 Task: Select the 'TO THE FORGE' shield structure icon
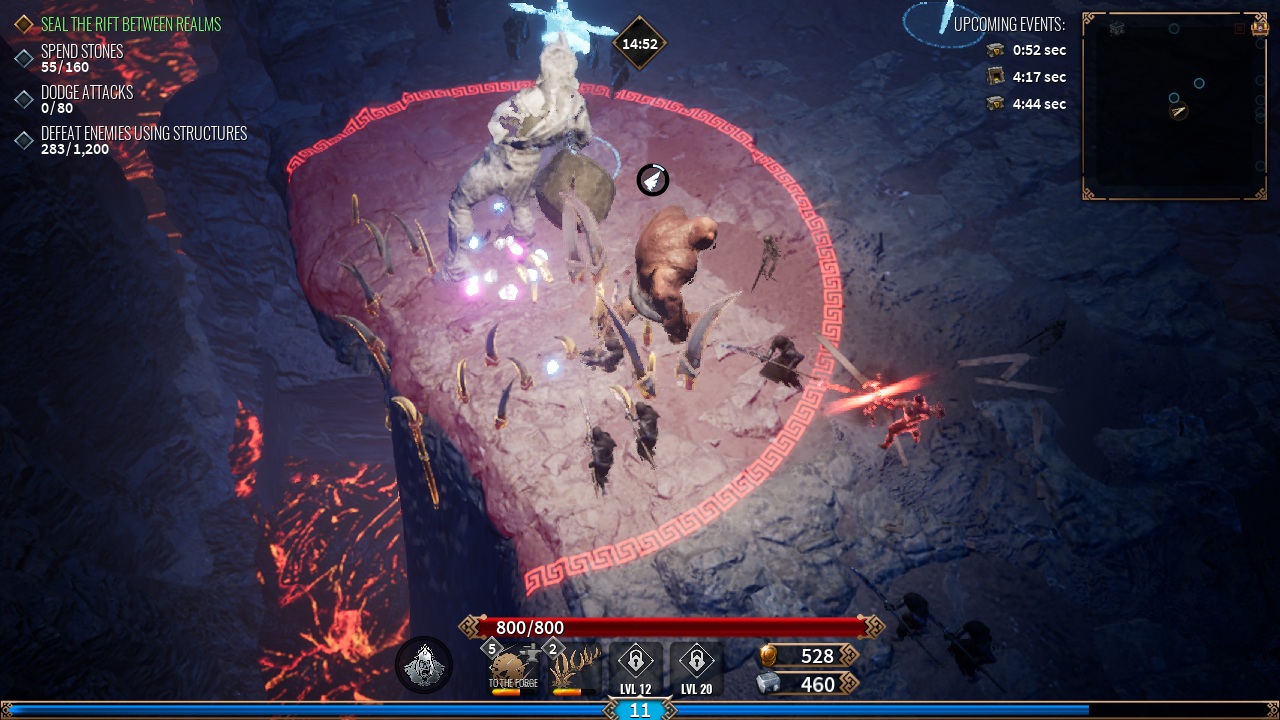pyautogui.click(x=513, y=665)
